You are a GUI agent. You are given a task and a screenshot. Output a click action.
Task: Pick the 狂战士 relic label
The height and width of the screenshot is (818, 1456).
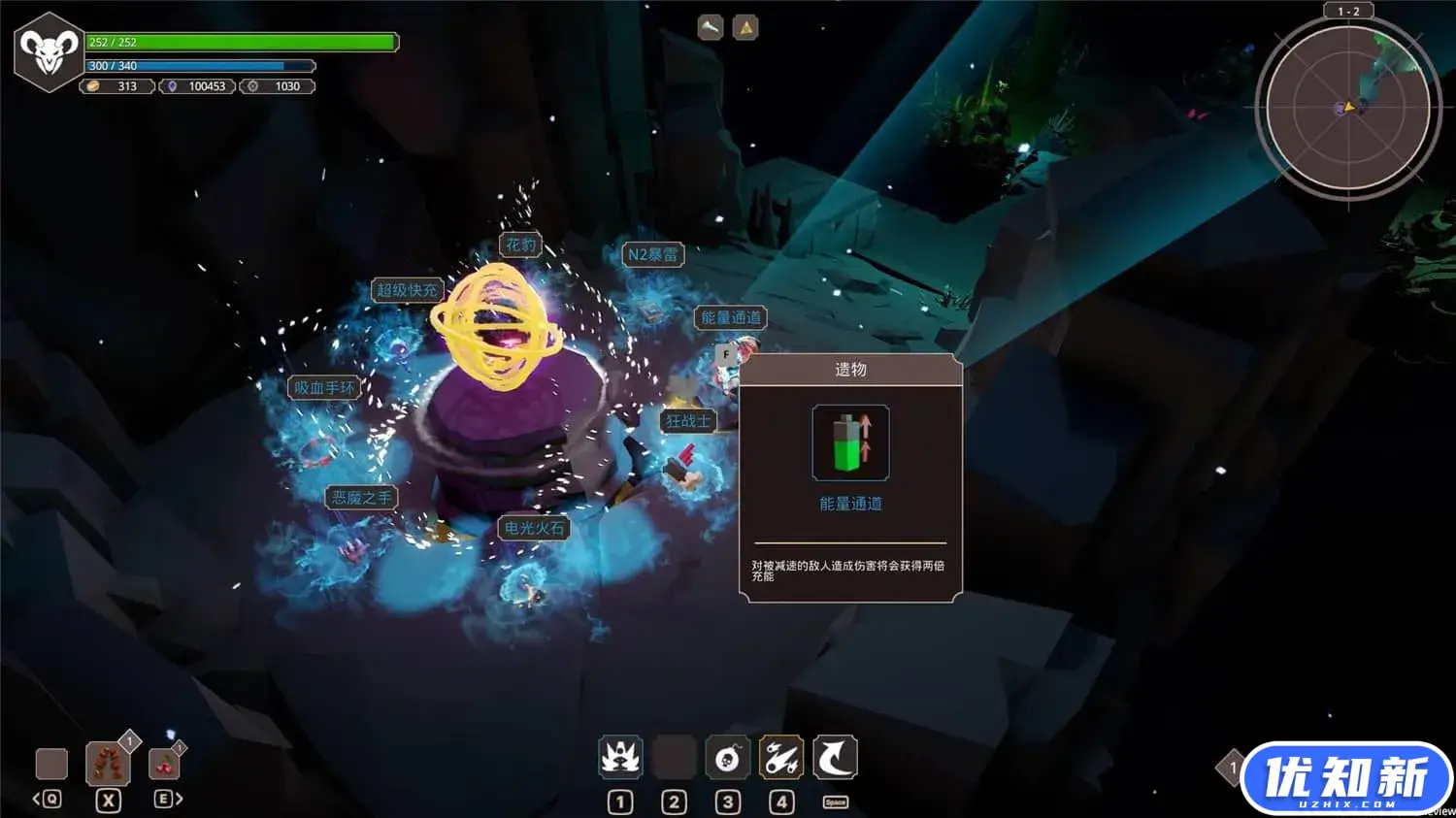tap(688, 421)
